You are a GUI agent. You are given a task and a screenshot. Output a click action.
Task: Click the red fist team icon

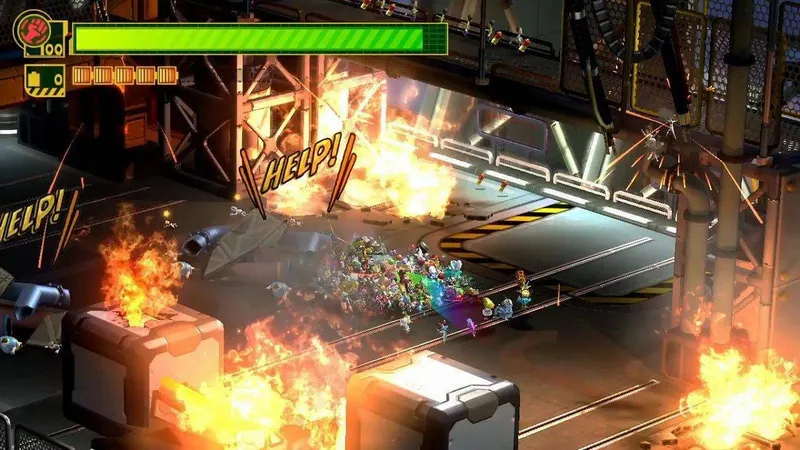pos(31,29)
